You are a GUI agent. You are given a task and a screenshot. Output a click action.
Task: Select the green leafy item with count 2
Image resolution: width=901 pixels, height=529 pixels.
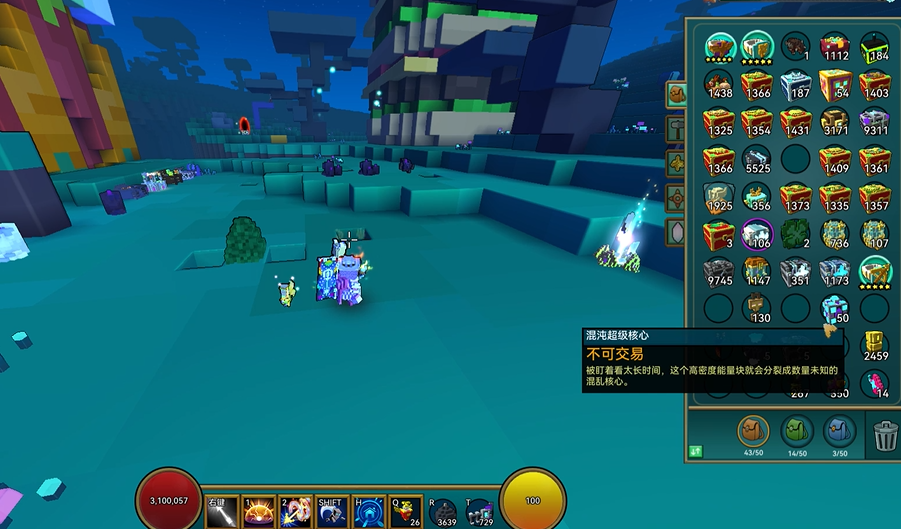[796, 234]
